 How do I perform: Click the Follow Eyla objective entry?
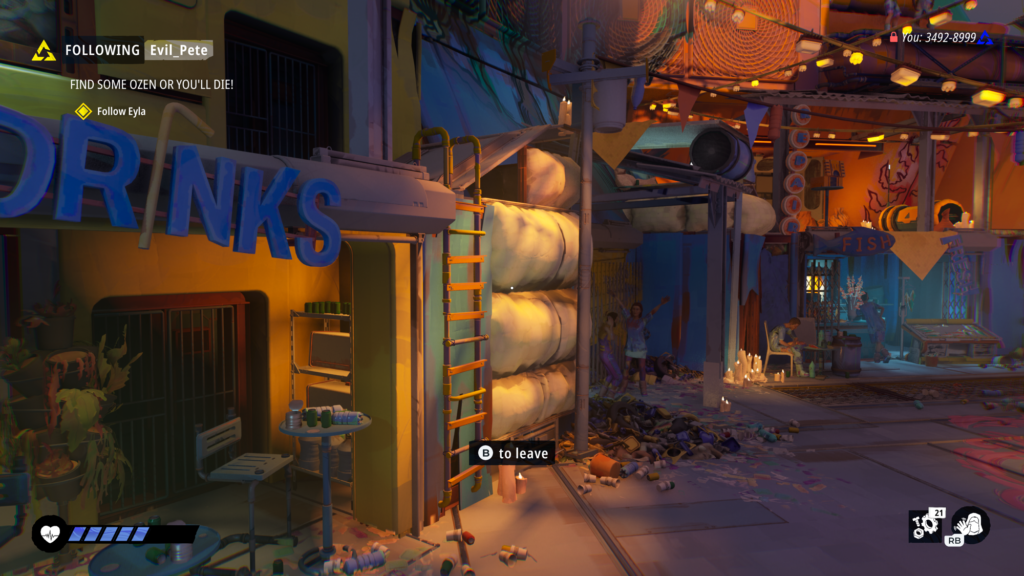click(x=121, y=111)
